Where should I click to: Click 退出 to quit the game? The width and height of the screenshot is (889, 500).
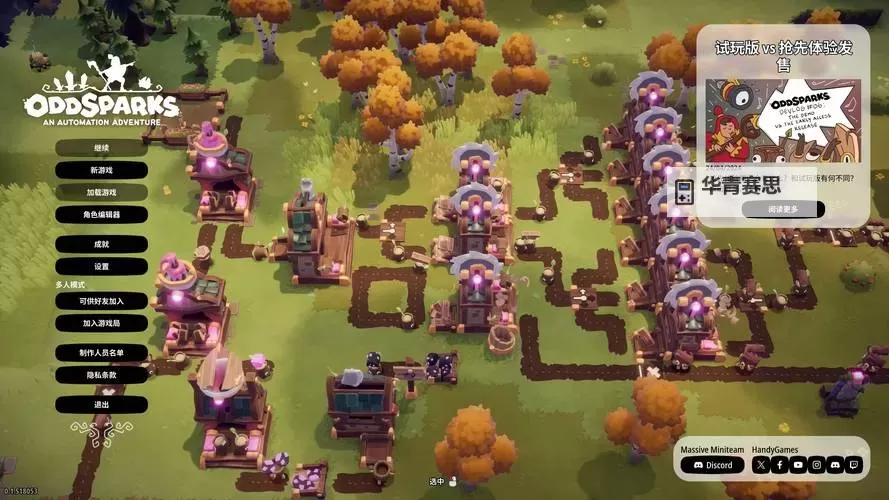click(101, 405)
